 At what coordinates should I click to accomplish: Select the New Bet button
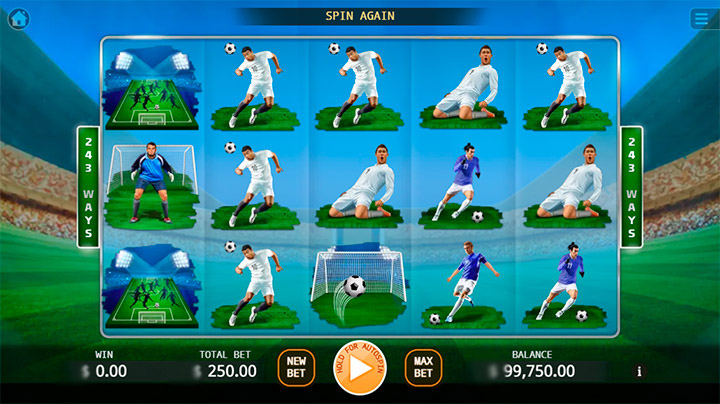tap(295, 368)
